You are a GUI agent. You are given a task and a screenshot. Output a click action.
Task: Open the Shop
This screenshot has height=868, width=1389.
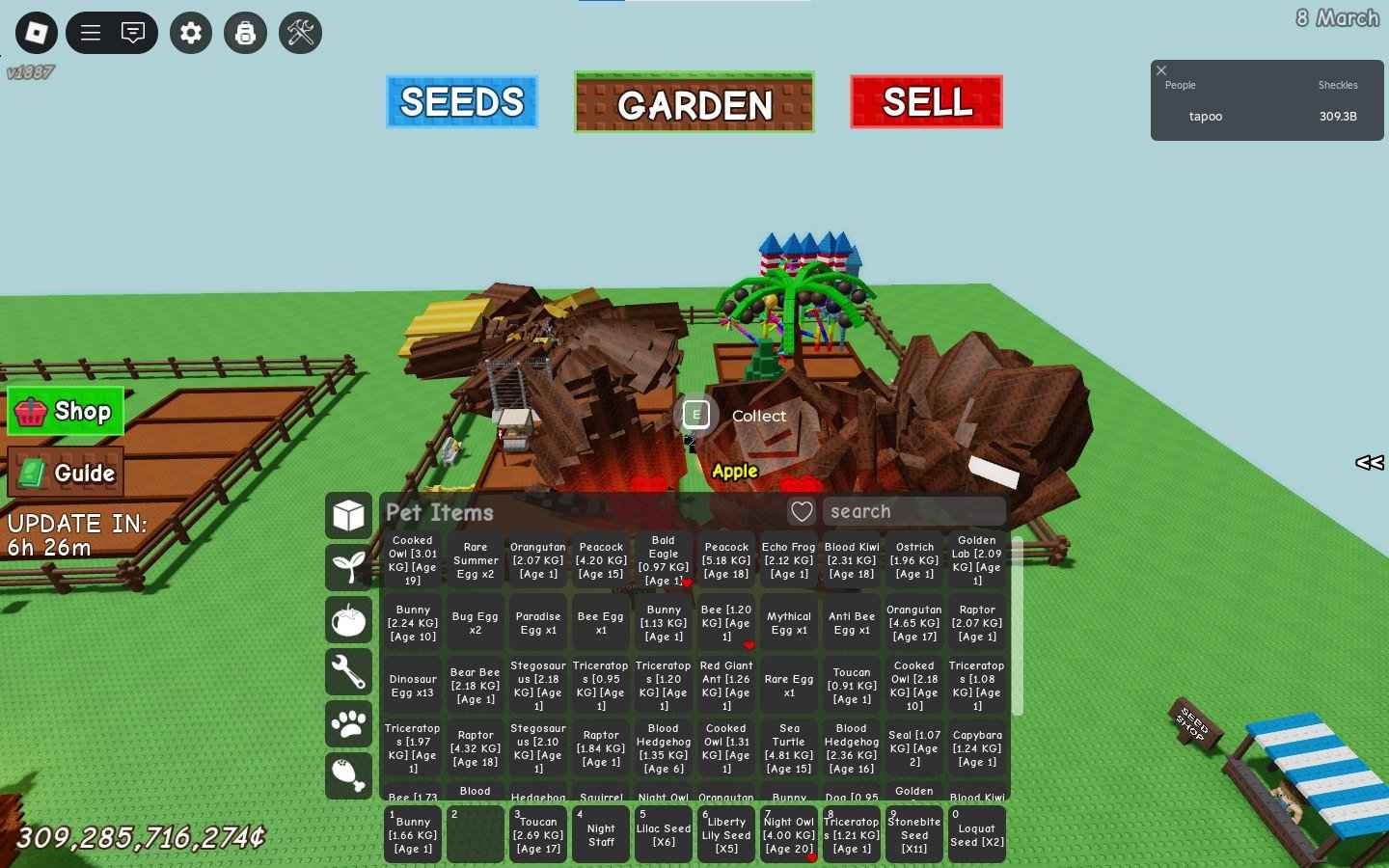[x=65, y=412]
